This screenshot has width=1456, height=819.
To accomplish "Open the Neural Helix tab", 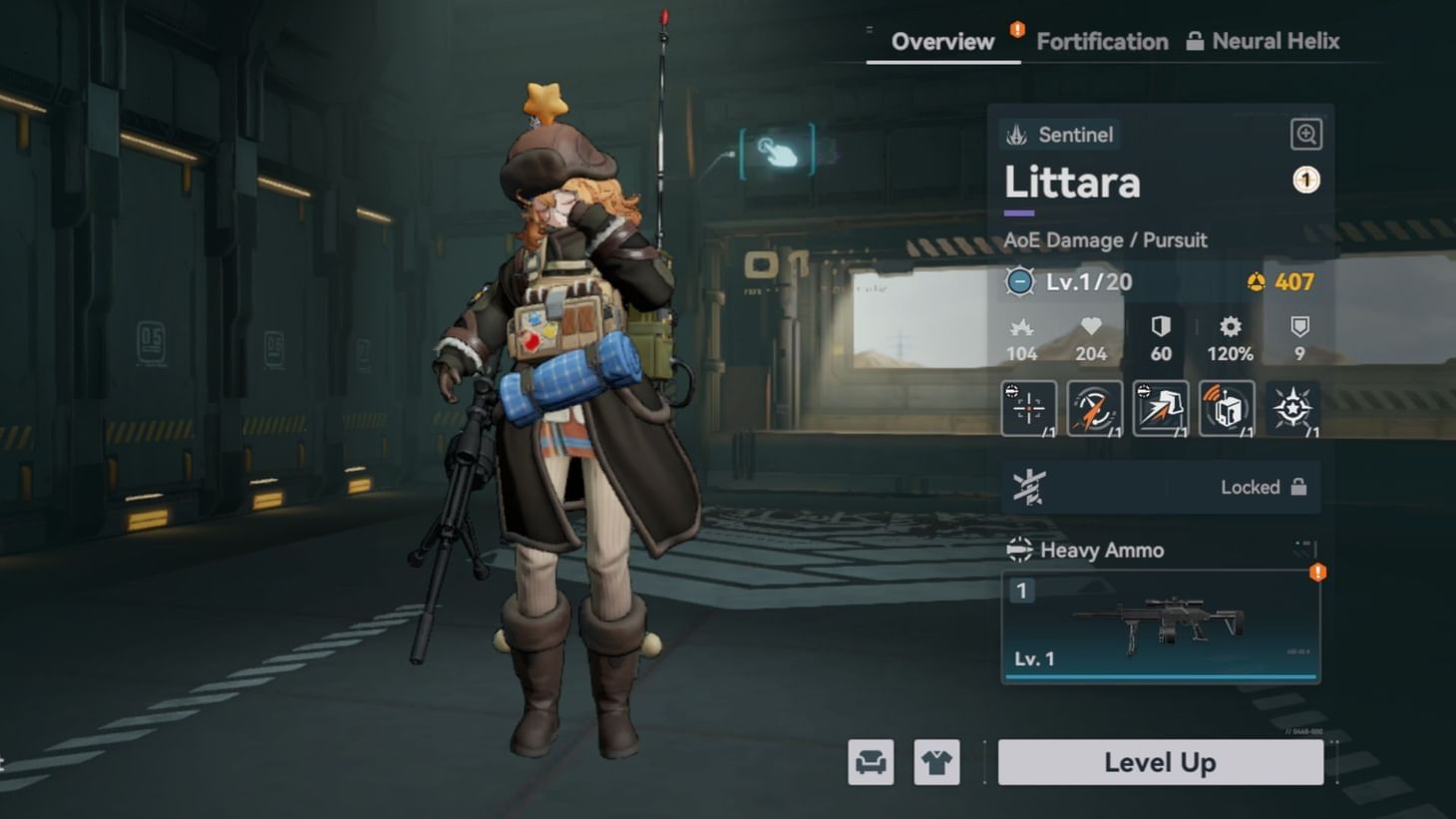I will pyautogui.click(x=1275, y=41).
